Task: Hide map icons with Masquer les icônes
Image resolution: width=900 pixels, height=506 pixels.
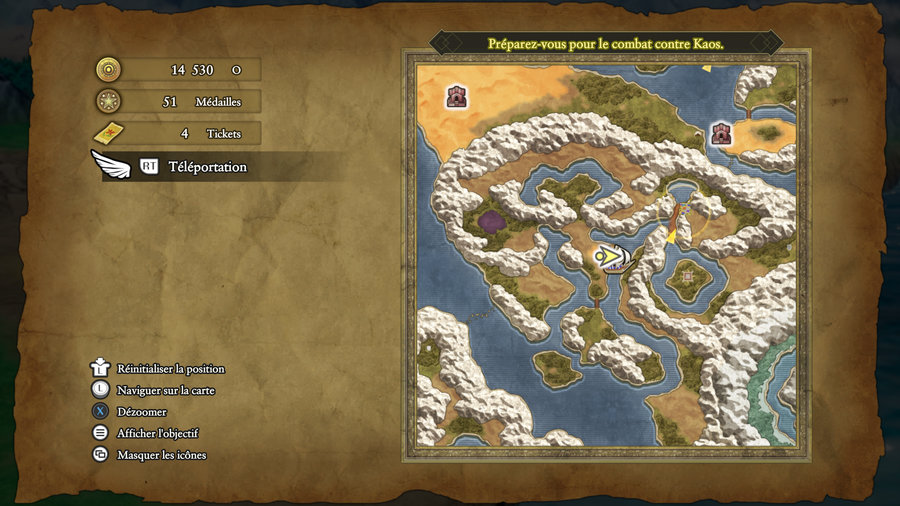Action: [161, 455]
